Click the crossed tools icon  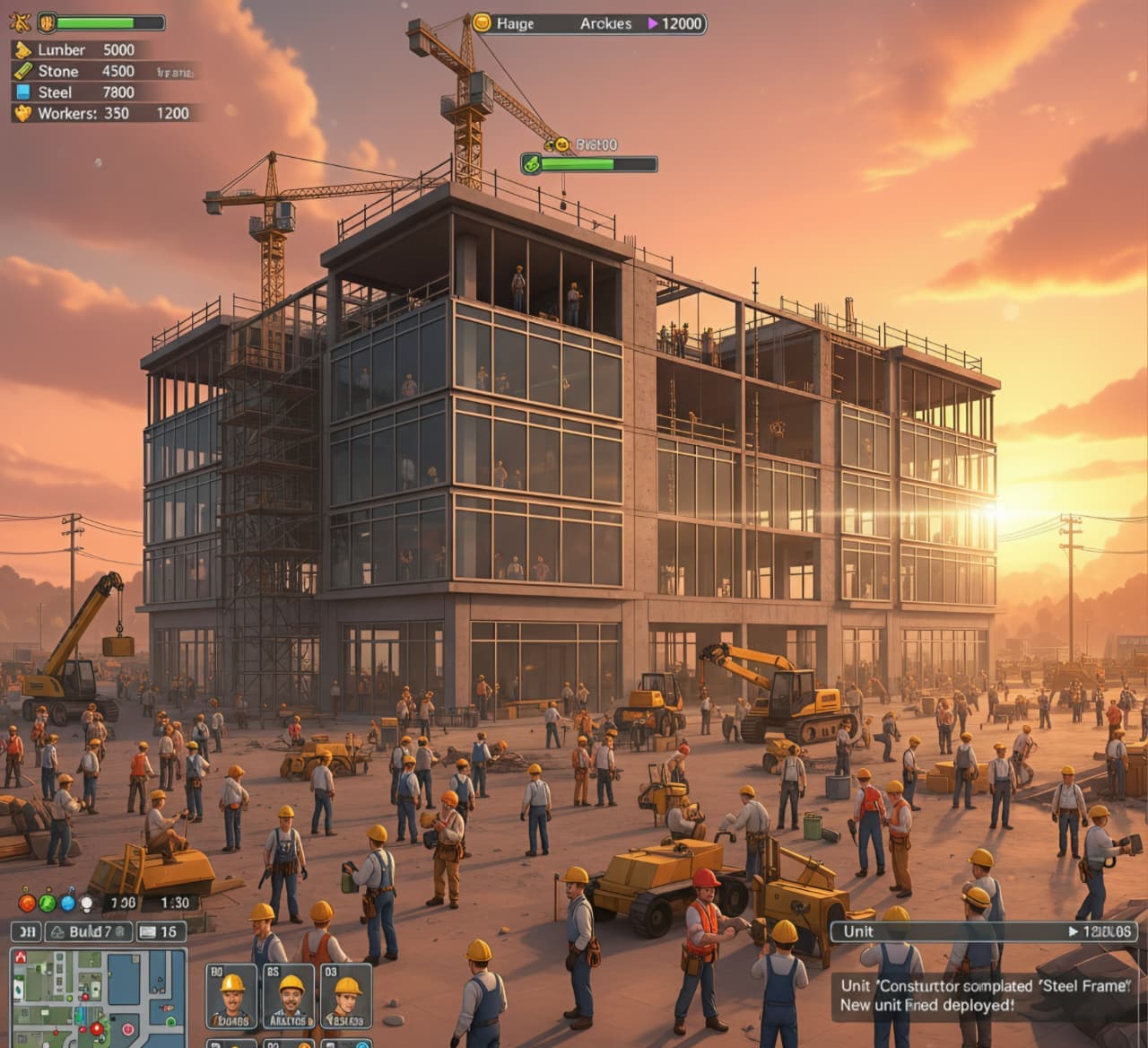click(22, 22)
